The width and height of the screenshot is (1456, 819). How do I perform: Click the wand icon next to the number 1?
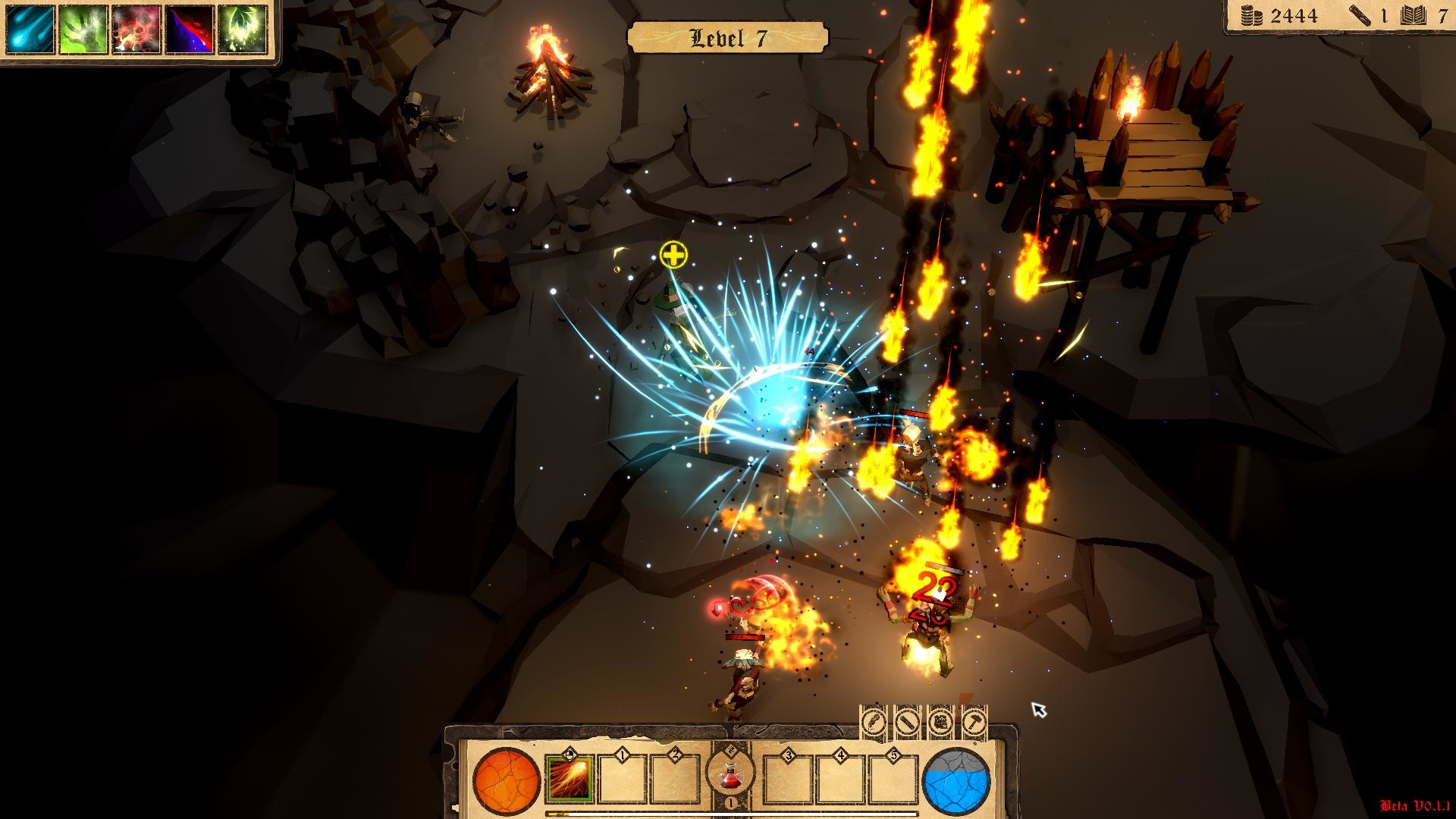(1360, 17)
